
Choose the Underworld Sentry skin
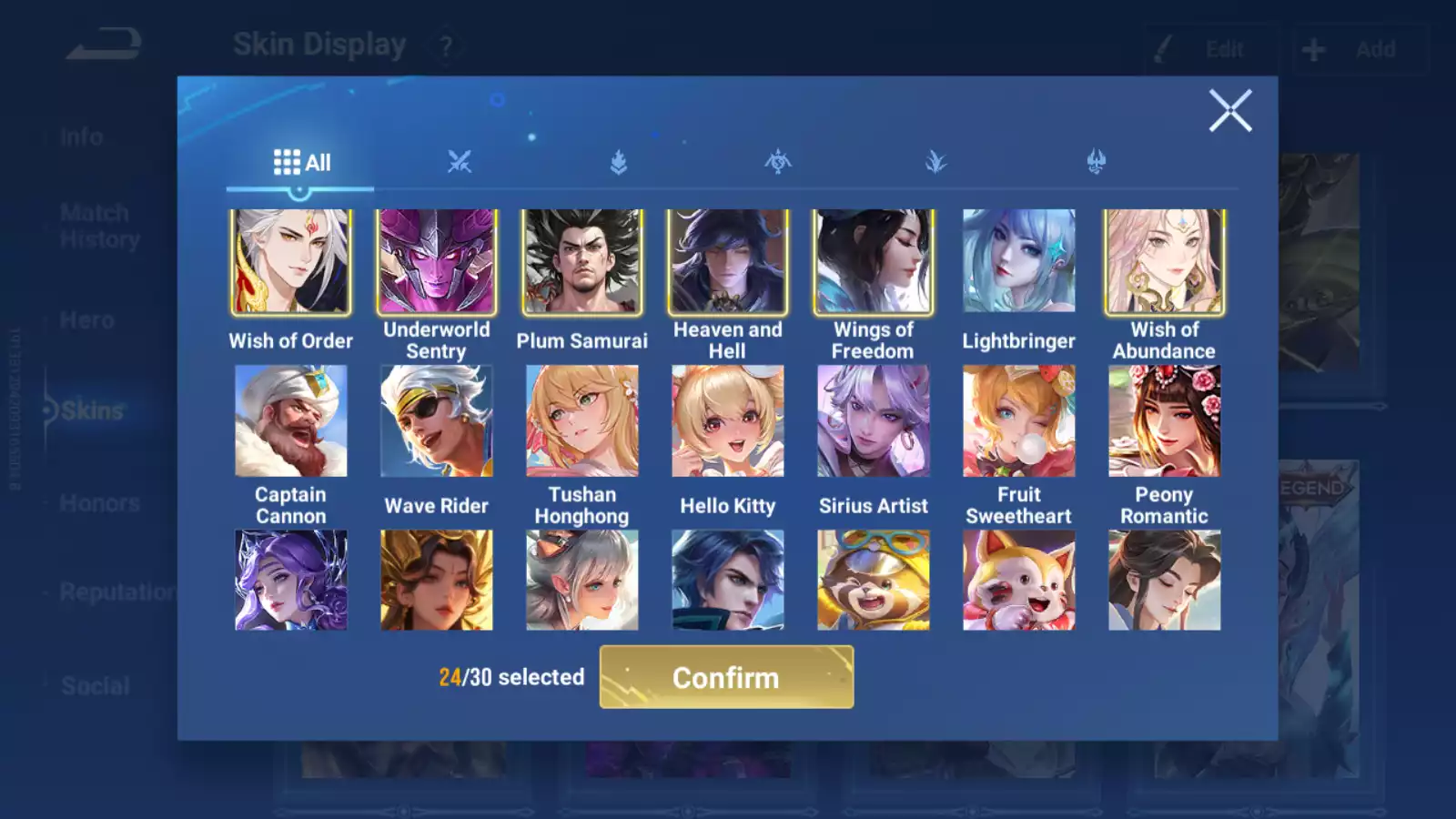click(x=437, y=262)
